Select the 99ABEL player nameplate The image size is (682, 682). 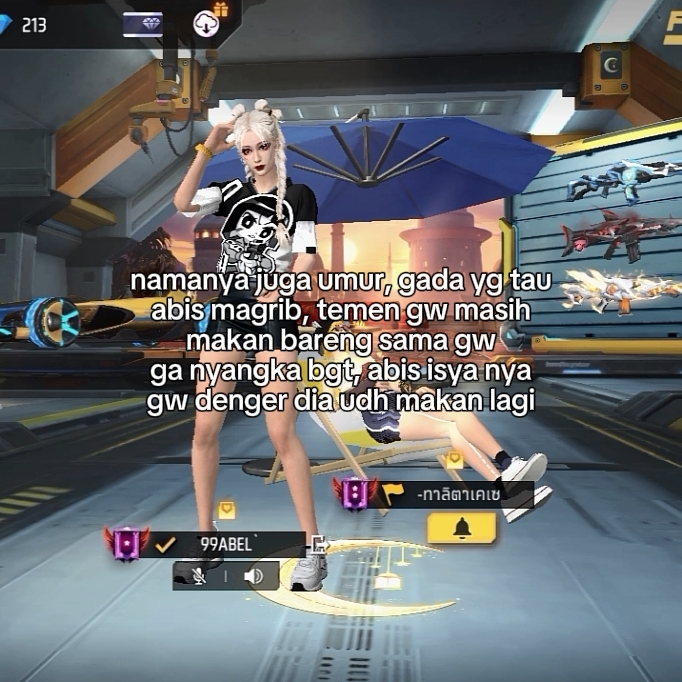click(x=228, y=545)
